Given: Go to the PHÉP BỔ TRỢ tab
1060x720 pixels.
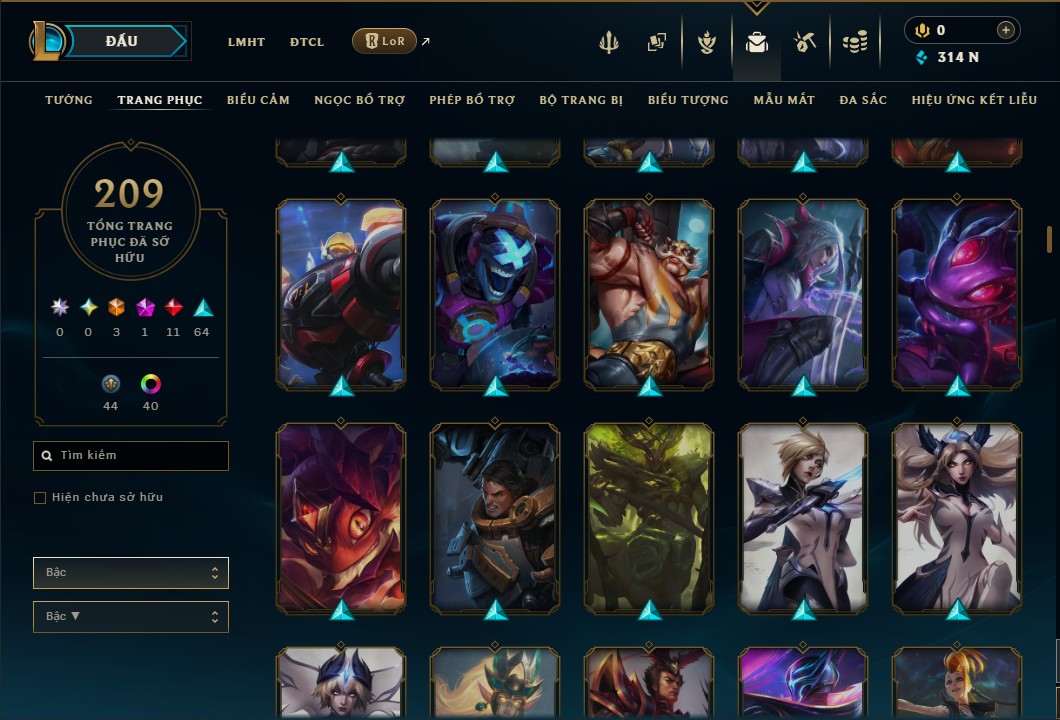Looking at the screenshot, I should coord(472,100).
